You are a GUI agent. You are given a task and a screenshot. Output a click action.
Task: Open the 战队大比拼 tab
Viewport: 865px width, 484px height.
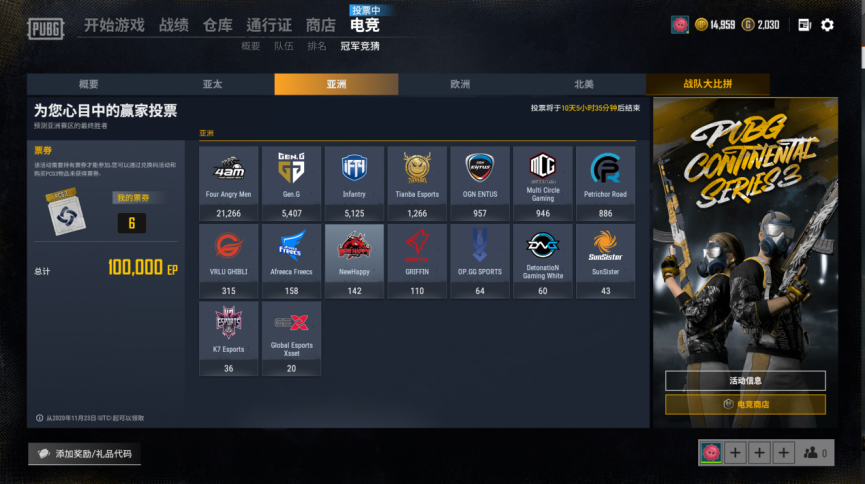(x=707, y=85)
